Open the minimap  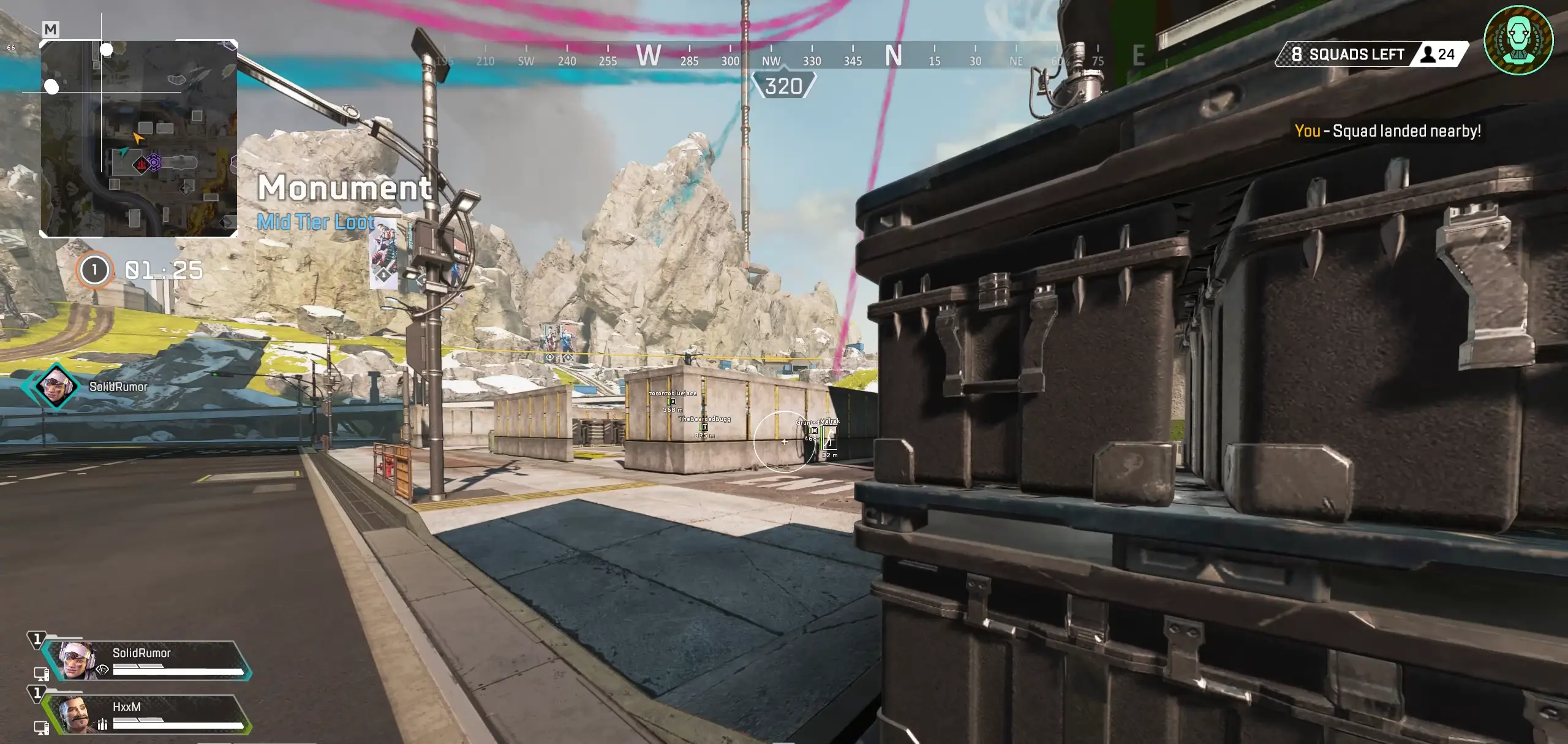(x=138, y=139)
